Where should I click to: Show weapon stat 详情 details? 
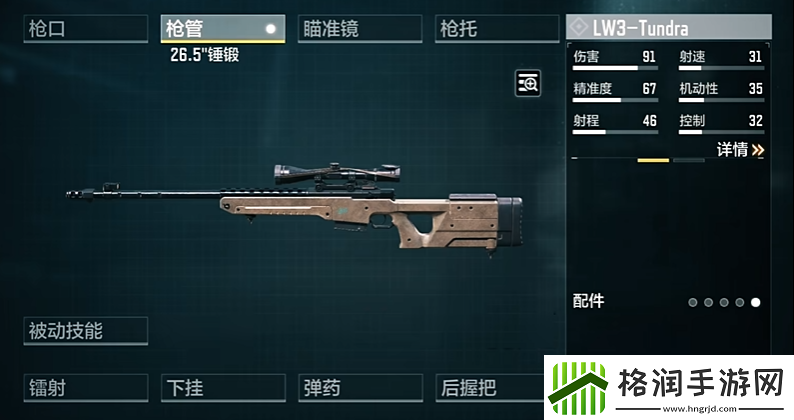click(x=740, y=150)
